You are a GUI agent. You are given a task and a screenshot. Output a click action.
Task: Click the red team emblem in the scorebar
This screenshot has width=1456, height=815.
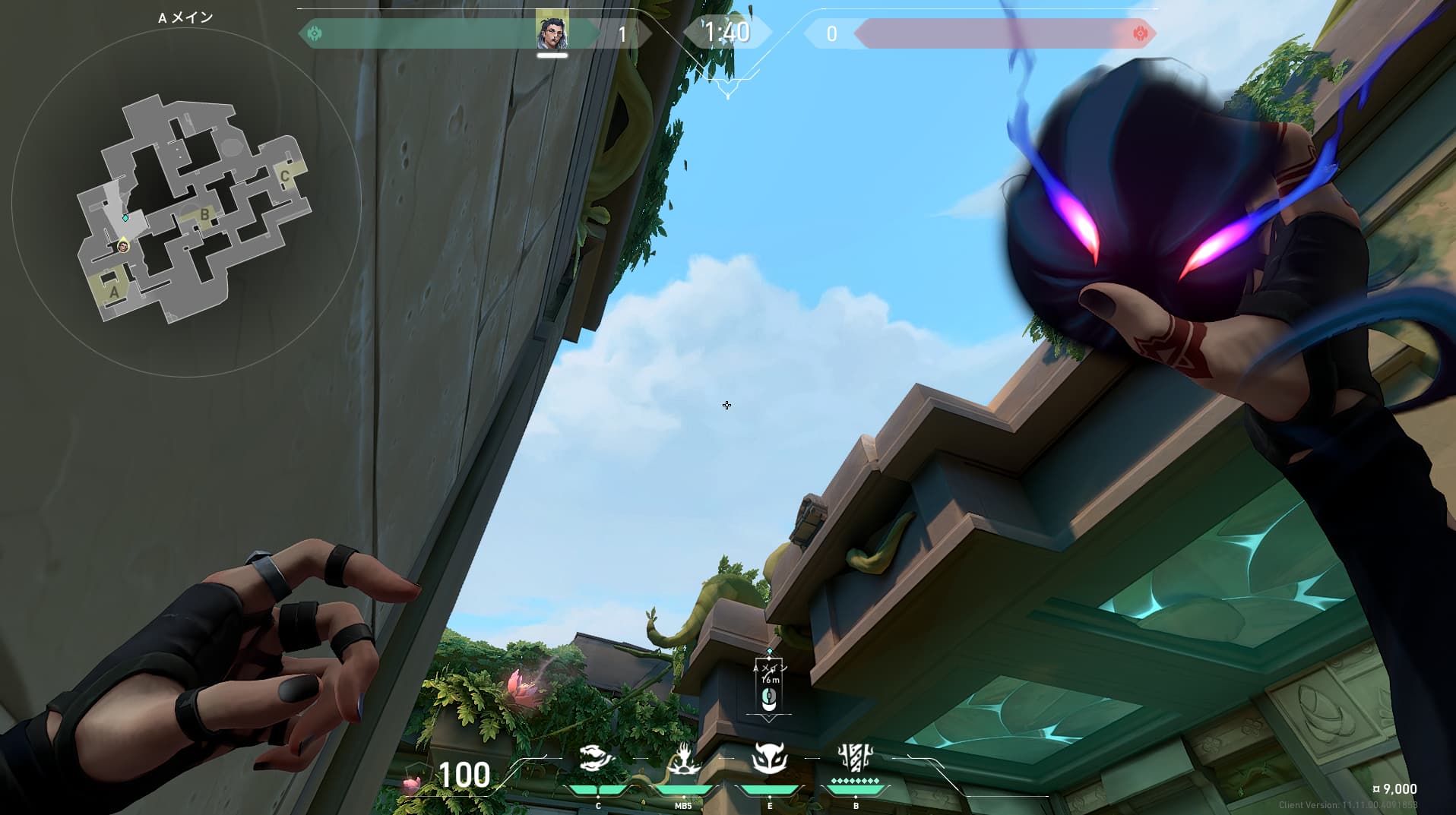[1140, 33]
